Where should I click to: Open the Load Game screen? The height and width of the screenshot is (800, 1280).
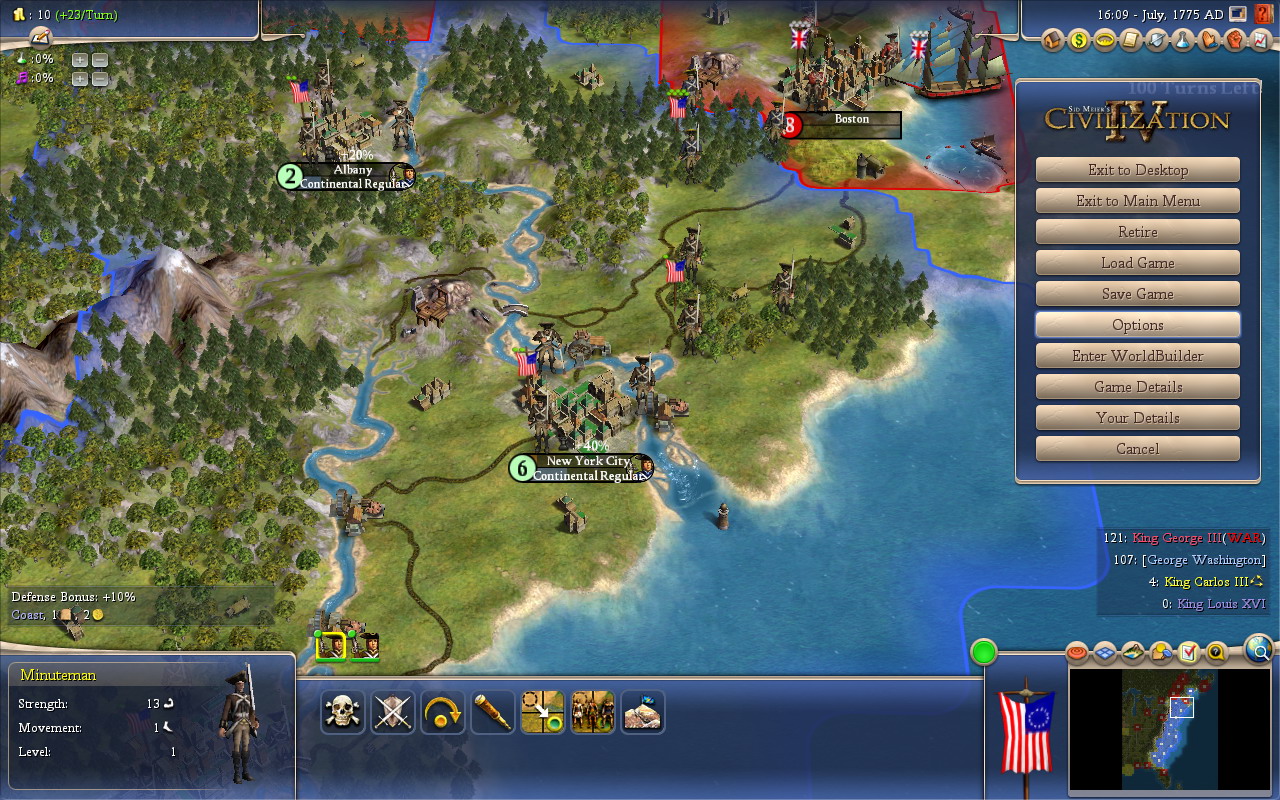tap(1137, 263)
